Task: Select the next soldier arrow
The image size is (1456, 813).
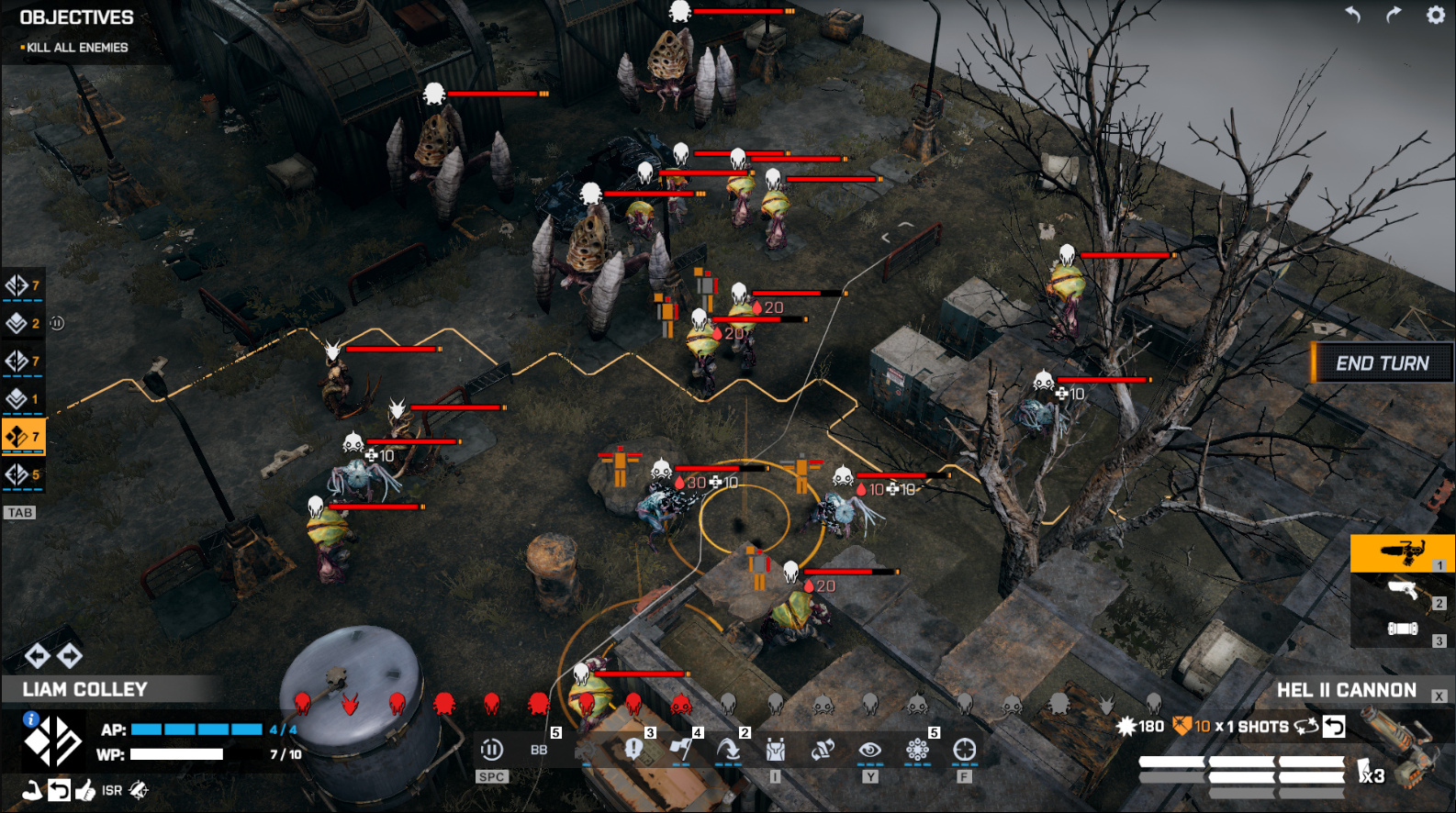Action: pos(70,655)
